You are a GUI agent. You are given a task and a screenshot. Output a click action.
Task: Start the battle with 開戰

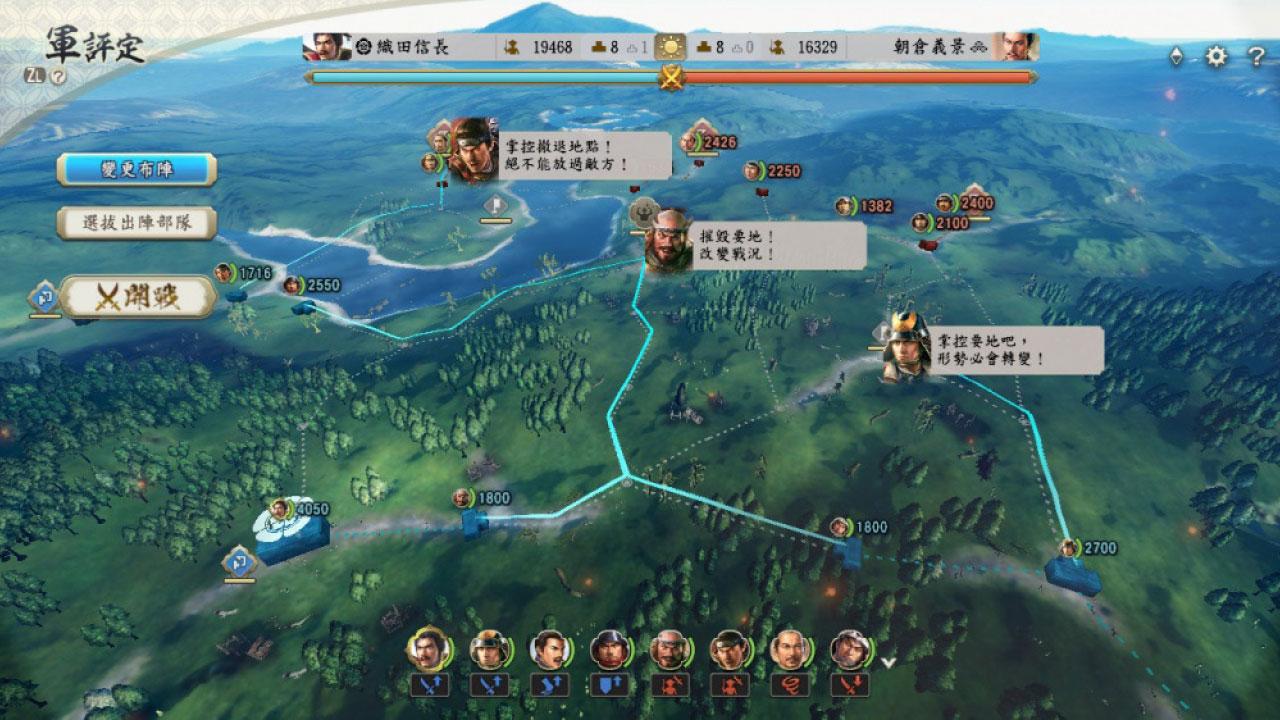point(138,297)
